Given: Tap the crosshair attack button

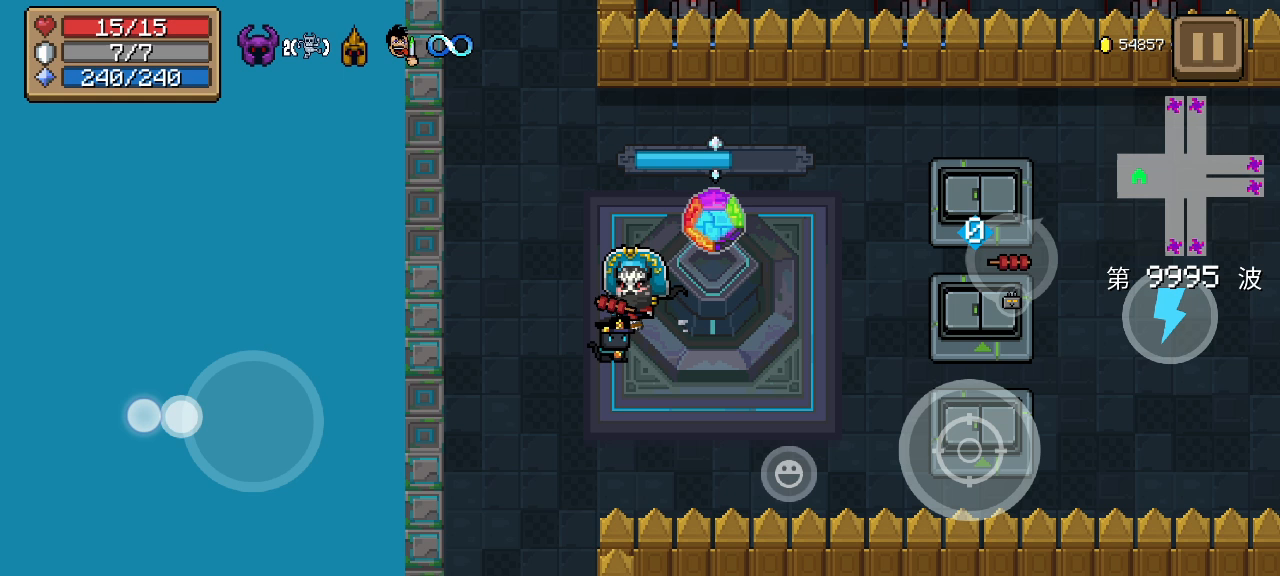Looking at the screenshot, I should click(969, 450).
